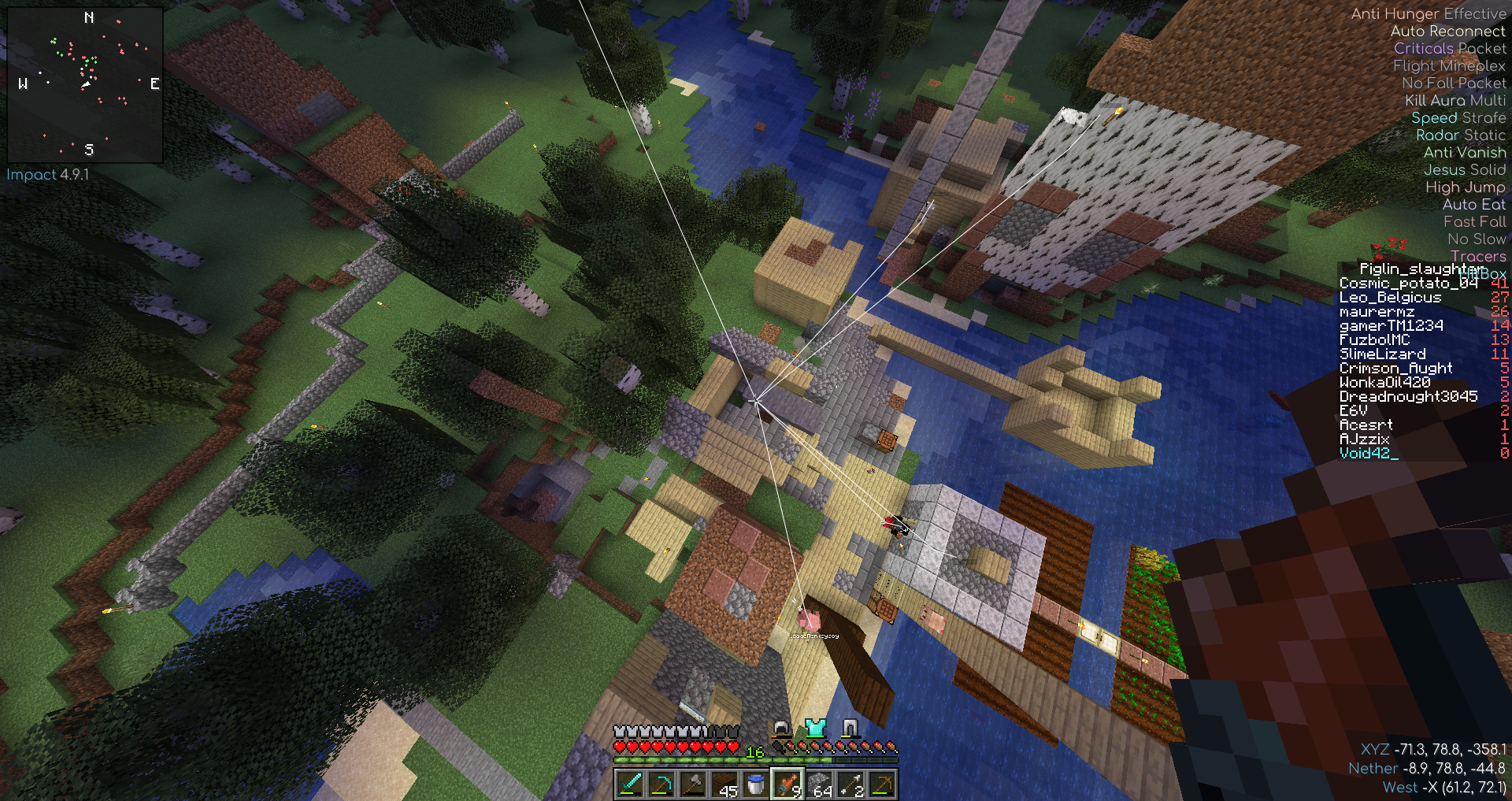Viewport: 1512px width, 801px height.
Task: Choose the gray stone block stack of 64
Action: 819,785
